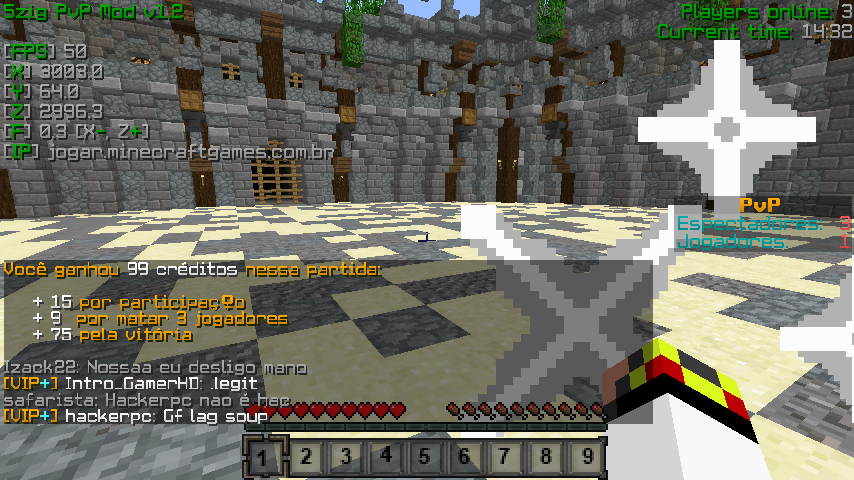Click Intro_GamerHD's "legit" chat line
The height and width of the screenshot is (480, 854).
[130, 383]
